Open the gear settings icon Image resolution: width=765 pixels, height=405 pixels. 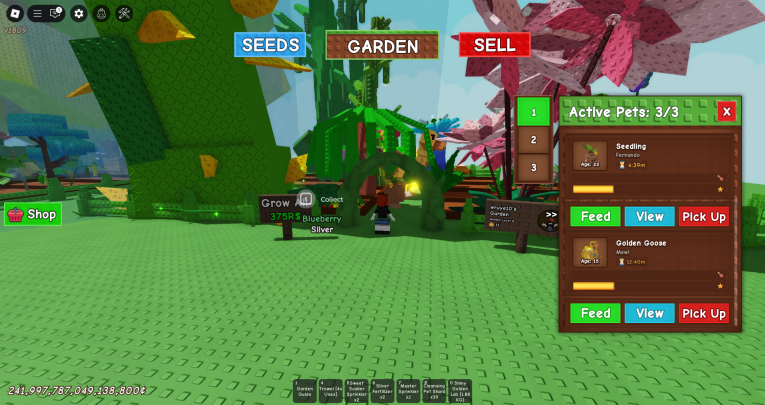coord(79,13)
